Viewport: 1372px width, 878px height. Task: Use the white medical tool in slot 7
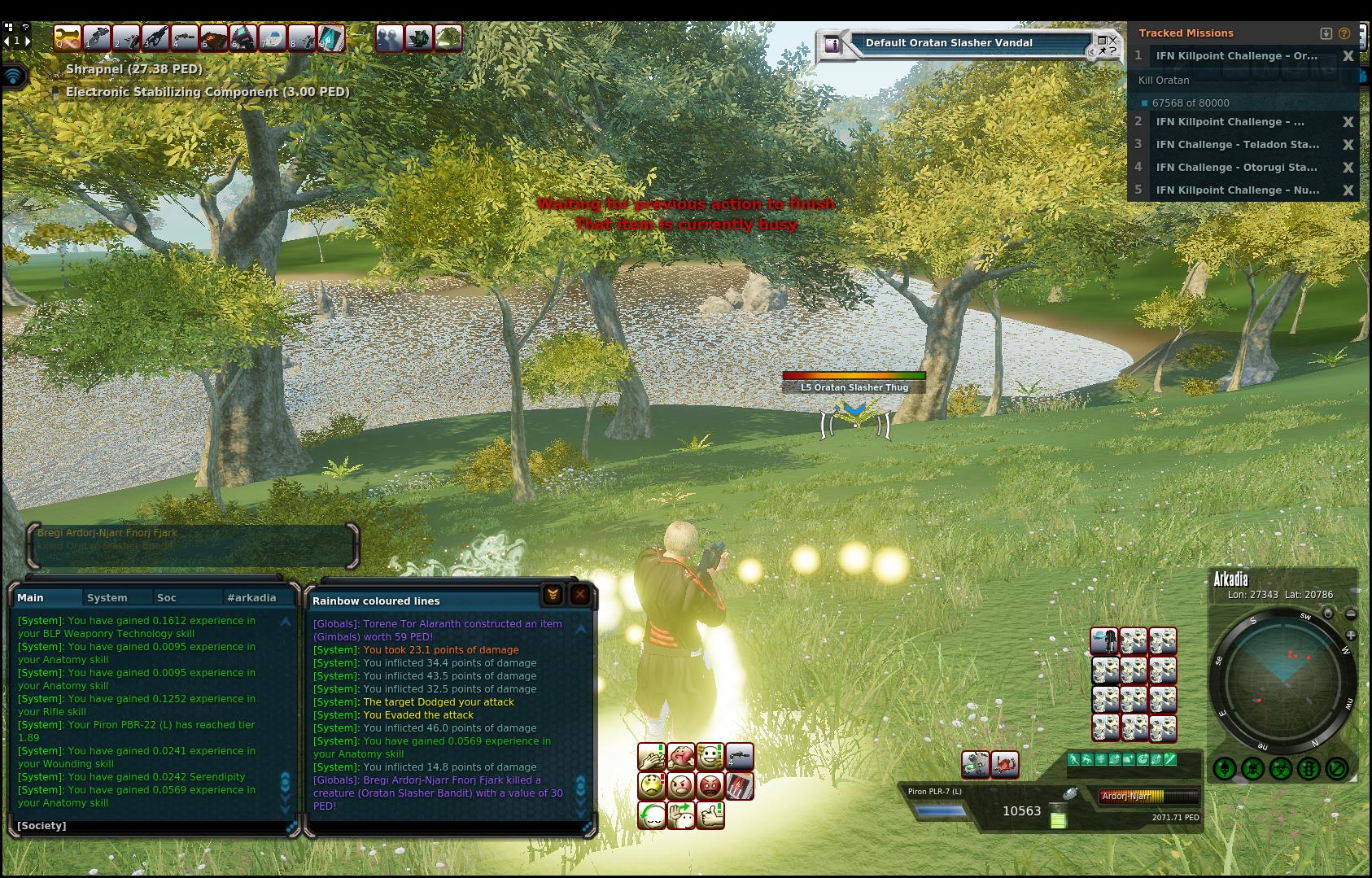(272, 37)
